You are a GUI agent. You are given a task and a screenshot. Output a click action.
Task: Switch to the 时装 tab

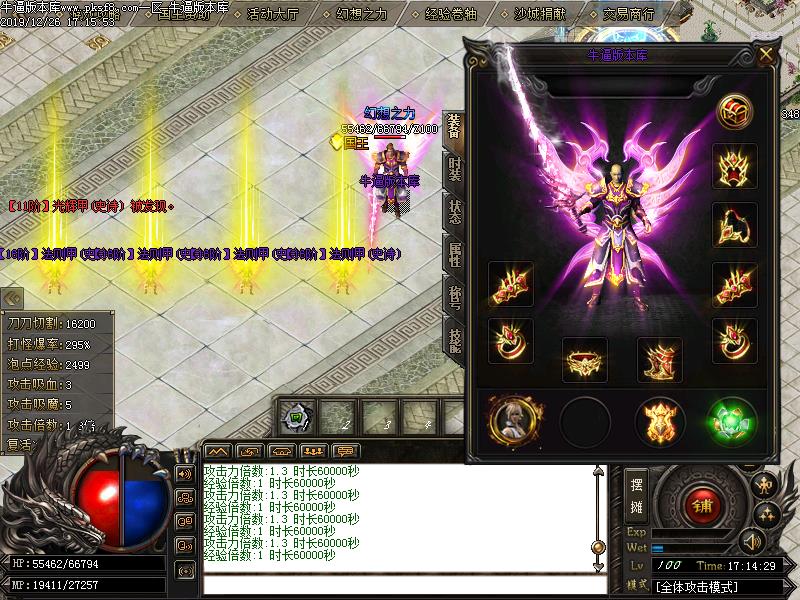454,170
